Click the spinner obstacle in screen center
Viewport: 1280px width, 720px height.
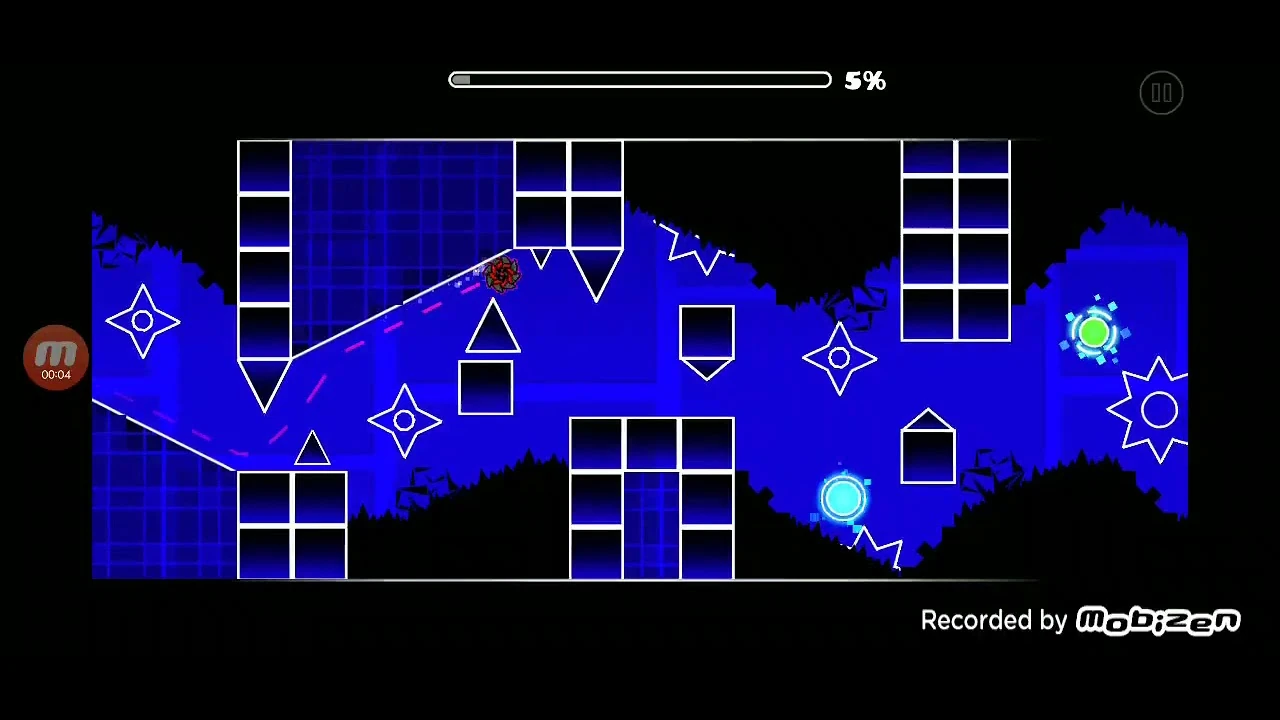[840, 358]
